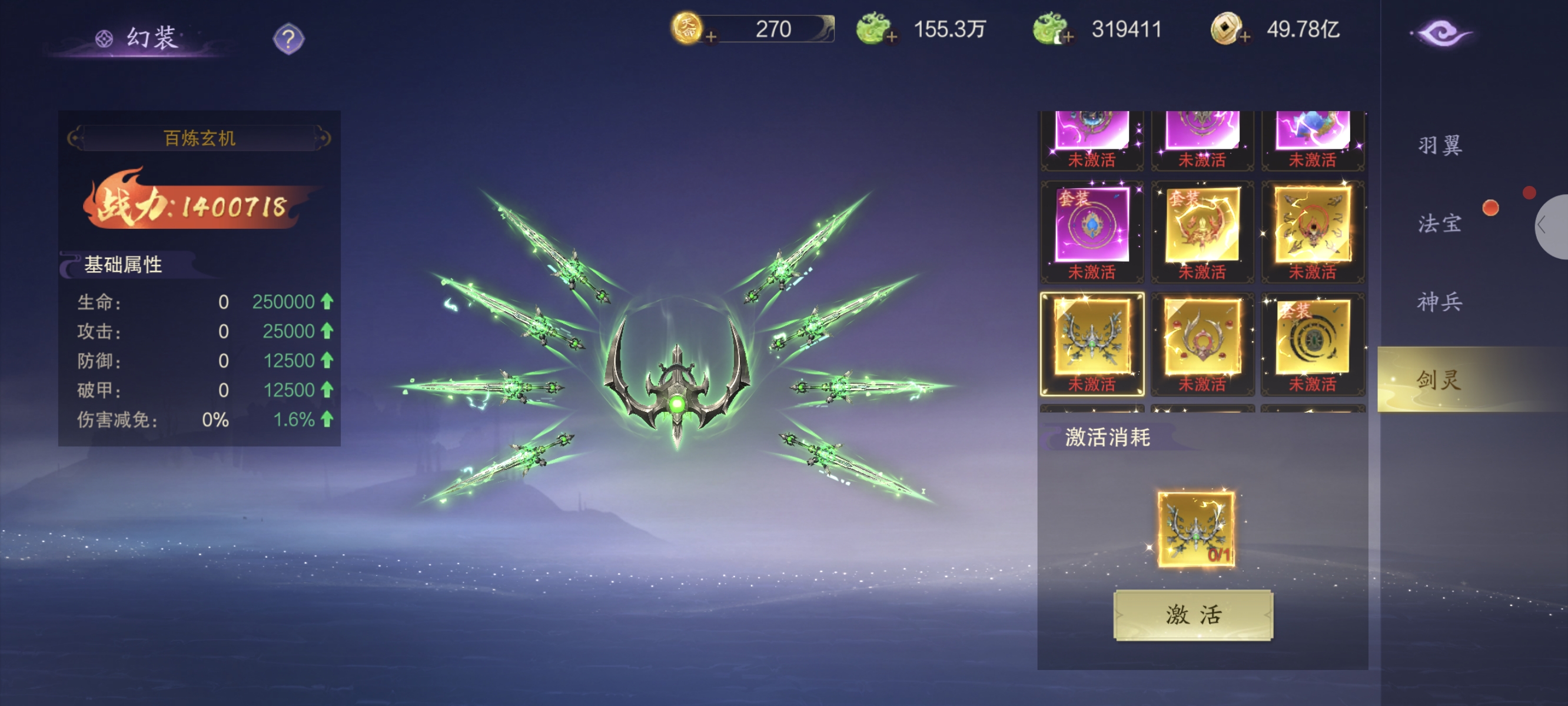This screenshot has width=1568, height=706.
Task: Open the question mark help icon
Action: coord(288,39)
